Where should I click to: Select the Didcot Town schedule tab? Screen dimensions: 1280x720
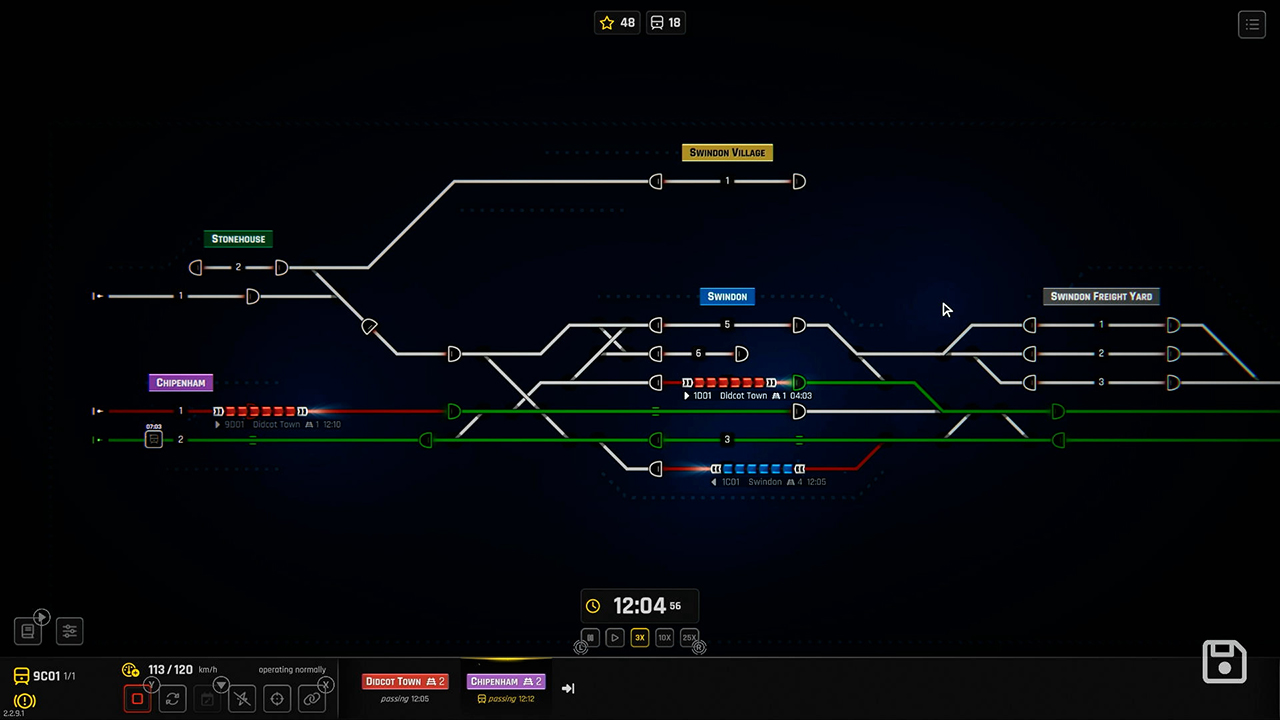405,681
